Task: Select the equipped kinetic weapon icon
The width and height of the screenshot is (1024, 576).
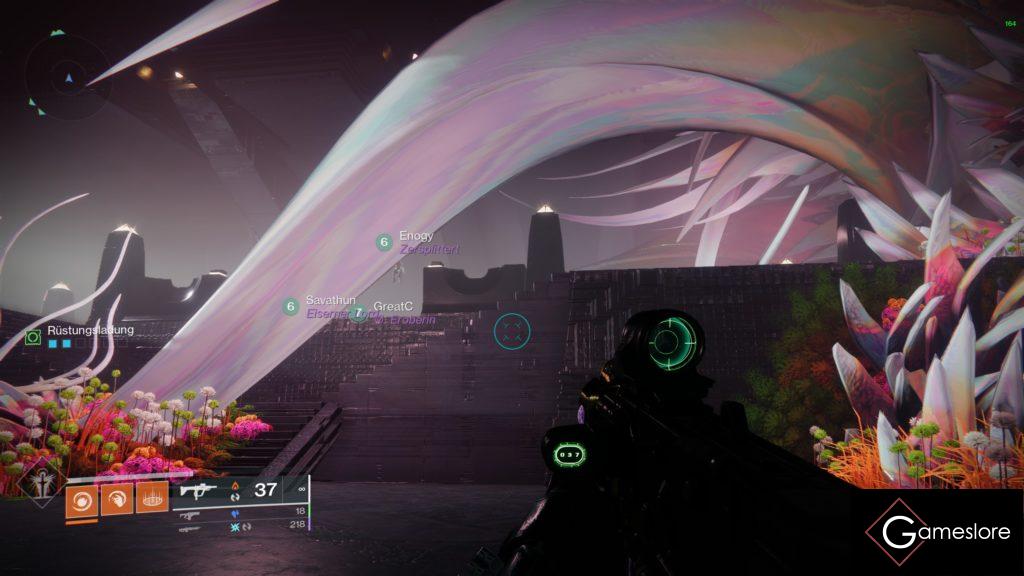Action: (197, 490)
